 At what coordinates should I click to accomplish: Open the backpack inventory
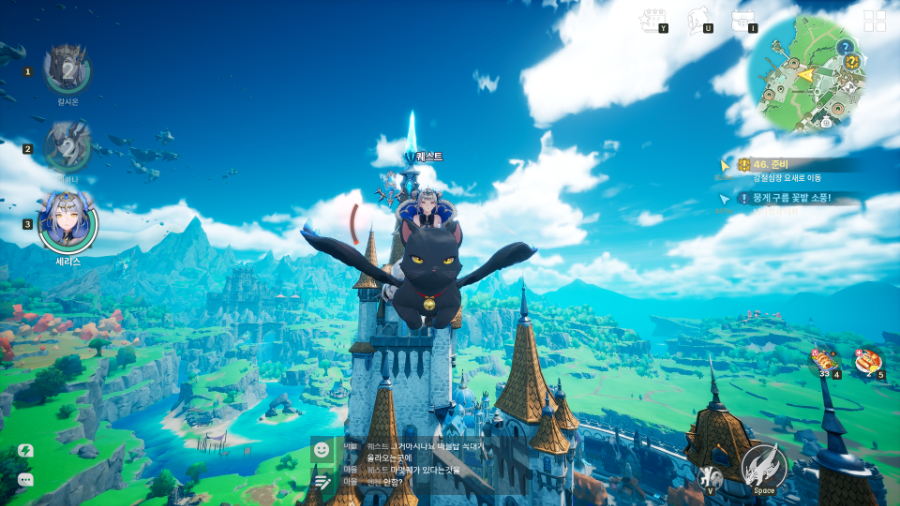[x=743, y=19]
